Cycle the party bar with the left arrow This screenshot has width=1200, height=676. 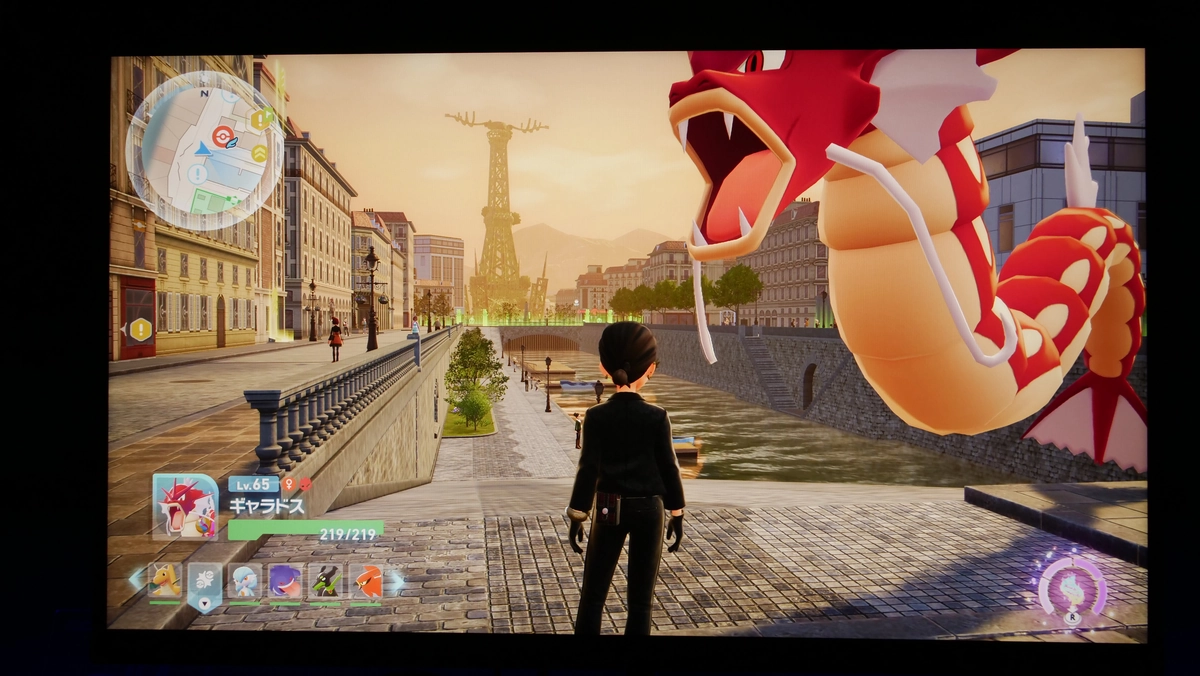pyautogui.click(x=135, y=579)
